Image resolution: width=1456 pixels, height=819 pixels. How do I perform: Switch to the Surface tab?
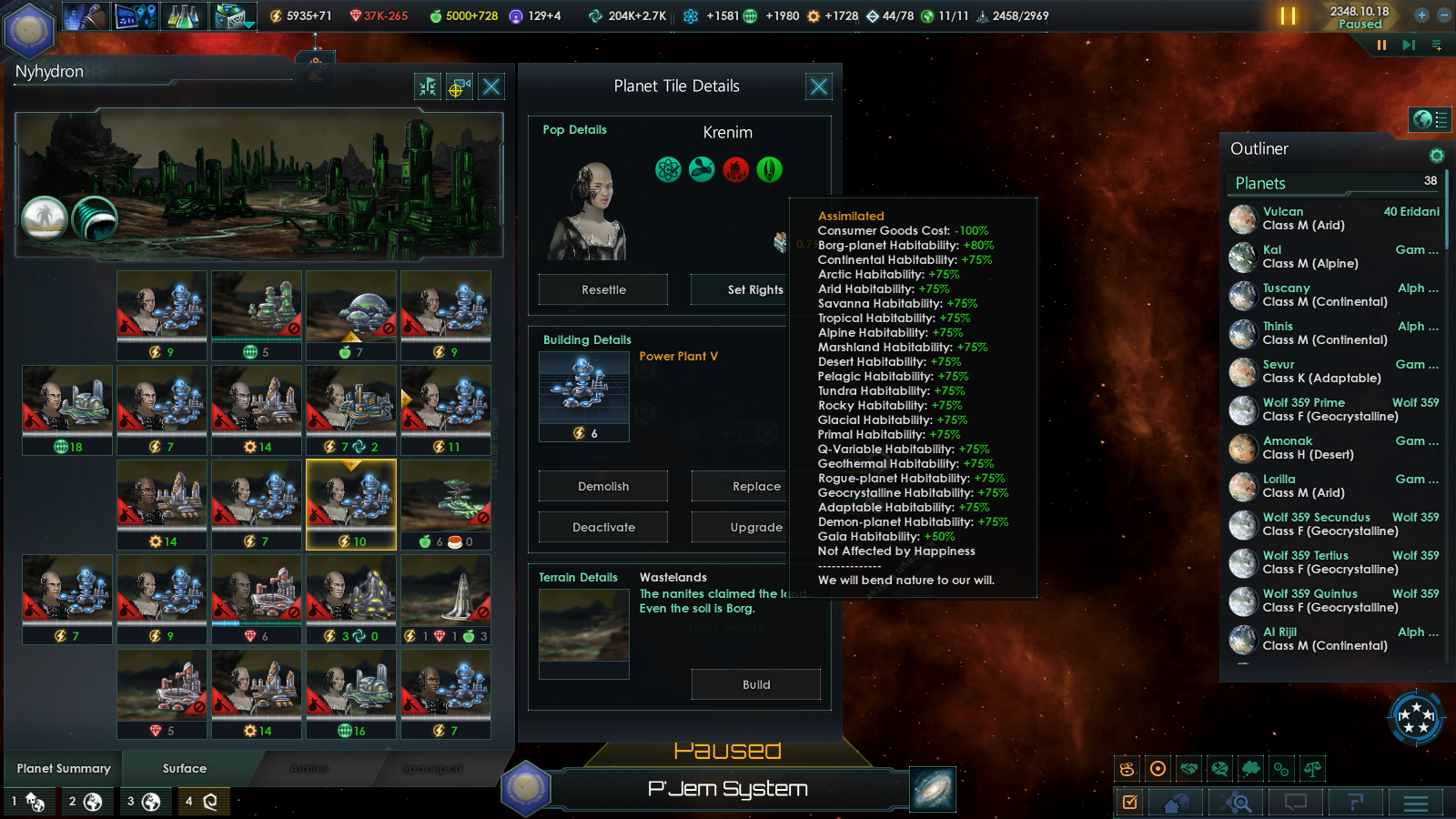coord(185,769)
